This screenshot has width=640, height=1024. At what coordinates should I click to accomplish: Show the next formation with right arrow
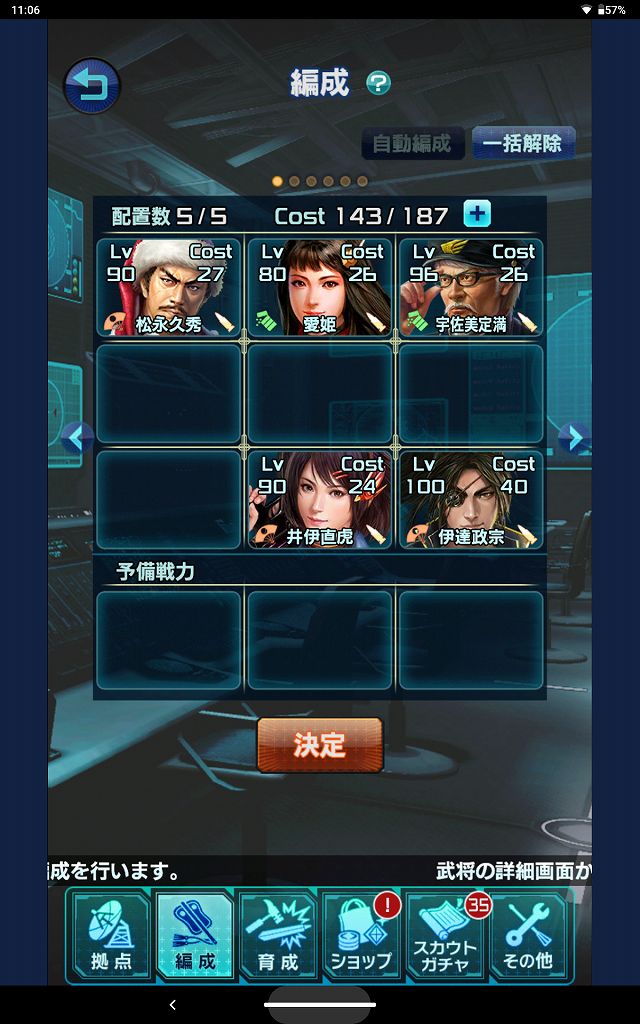point(572,437)
